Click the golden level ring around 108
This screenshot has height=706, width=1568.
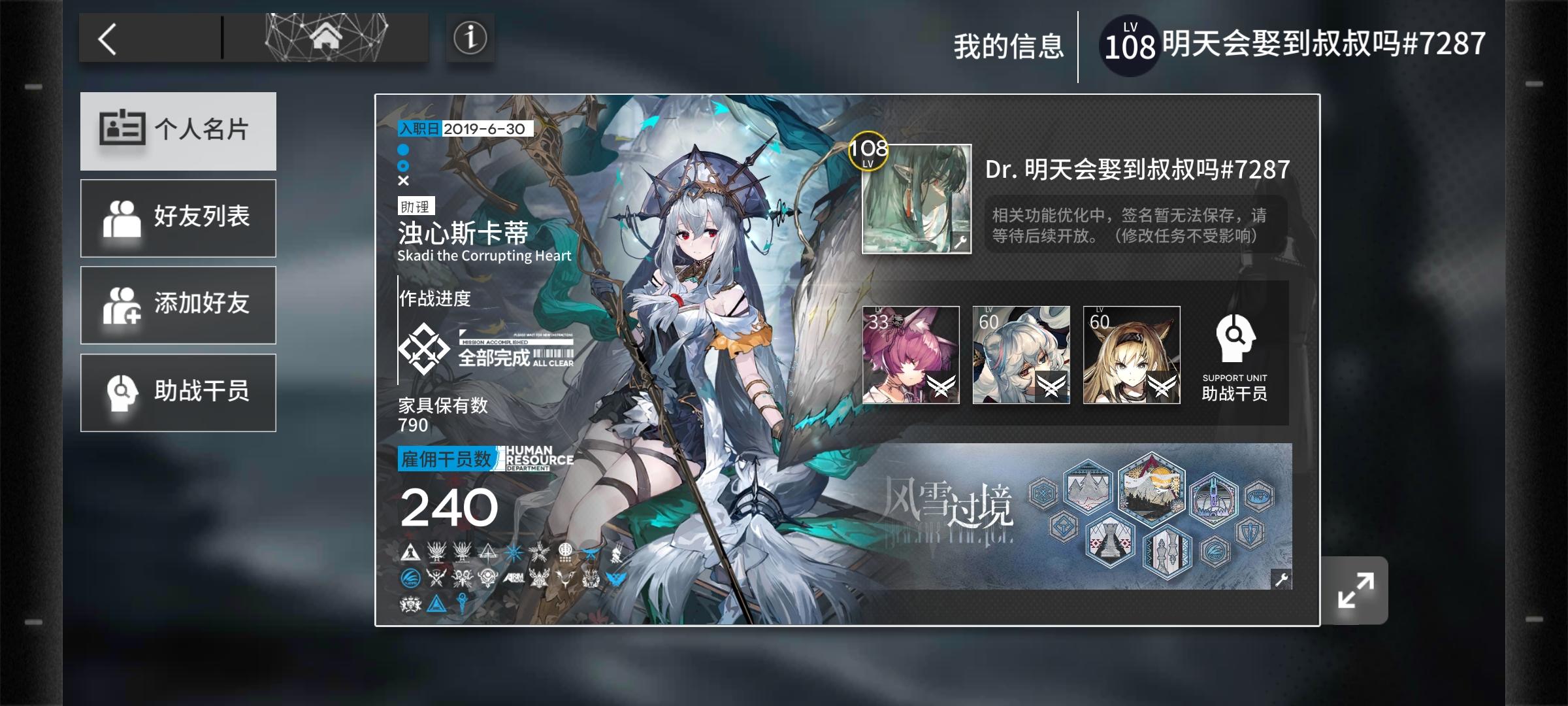868,153
